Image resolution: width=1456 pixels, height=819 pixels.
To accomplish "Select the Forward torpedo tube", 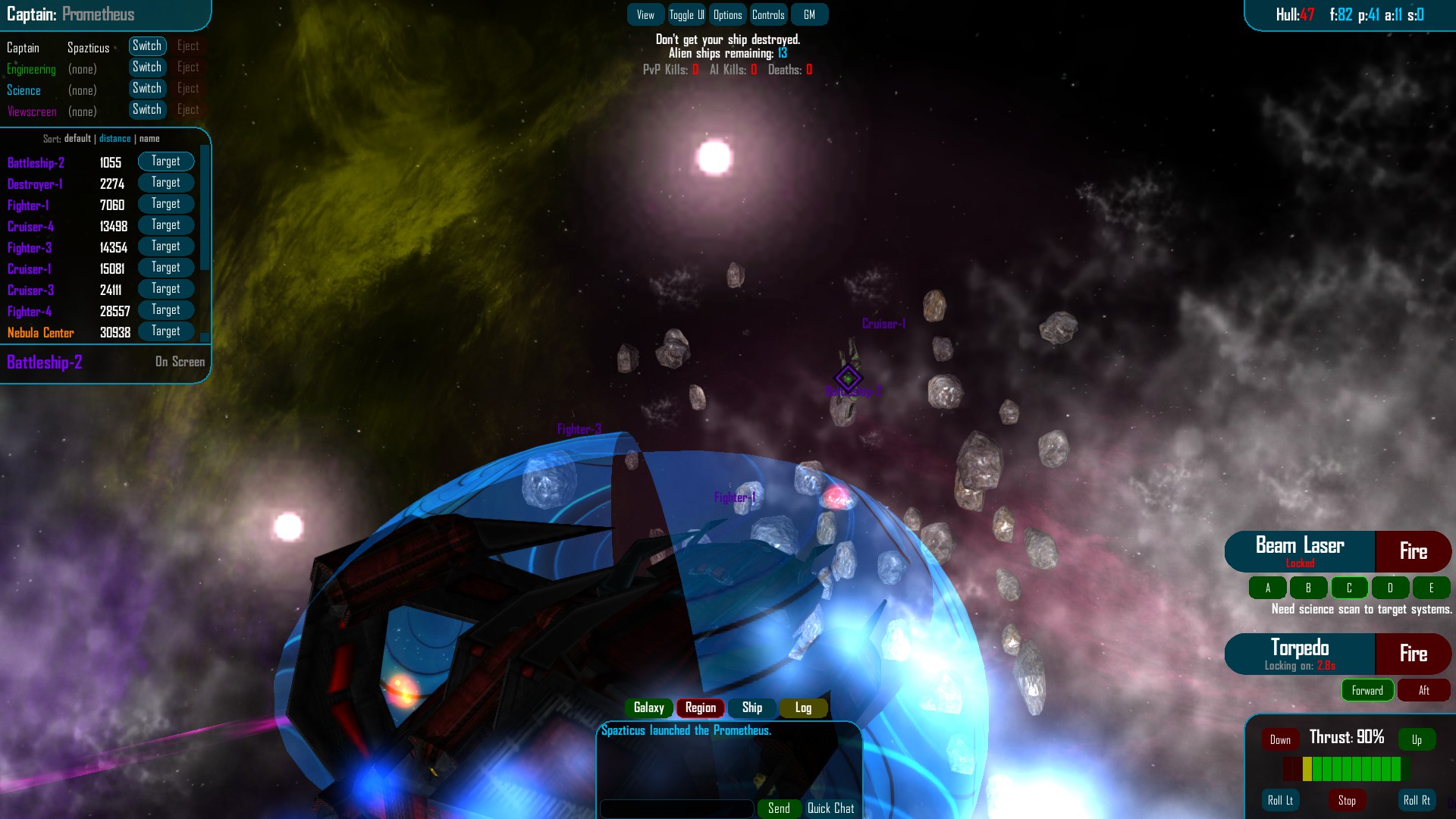I will point(1367,690).
